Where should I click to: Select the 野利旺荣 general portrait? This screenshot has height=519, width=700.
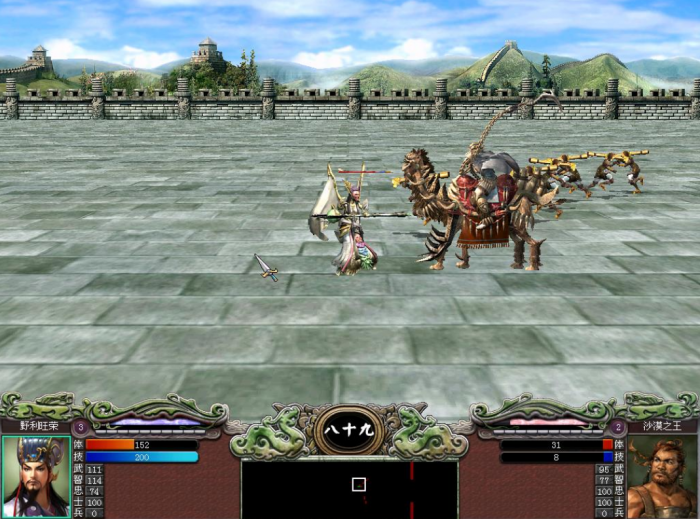tap(35, 476)
